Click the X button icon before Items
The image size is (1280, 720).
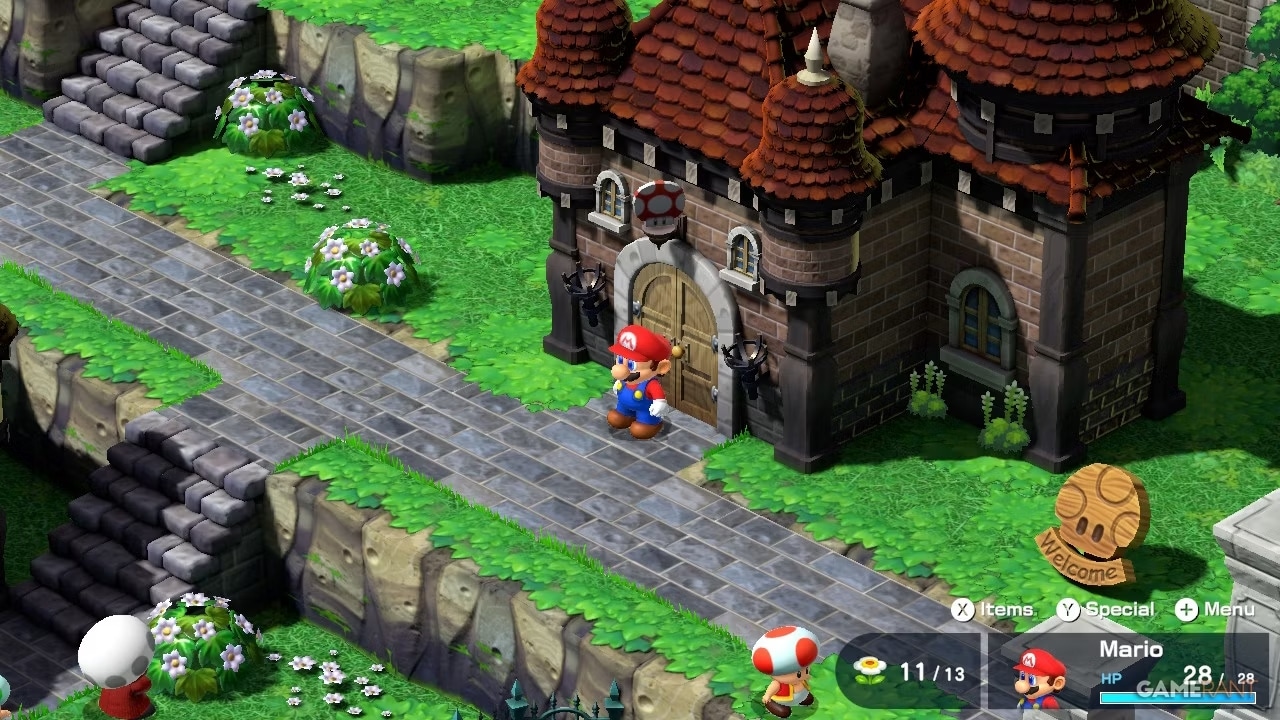[962, 608]
